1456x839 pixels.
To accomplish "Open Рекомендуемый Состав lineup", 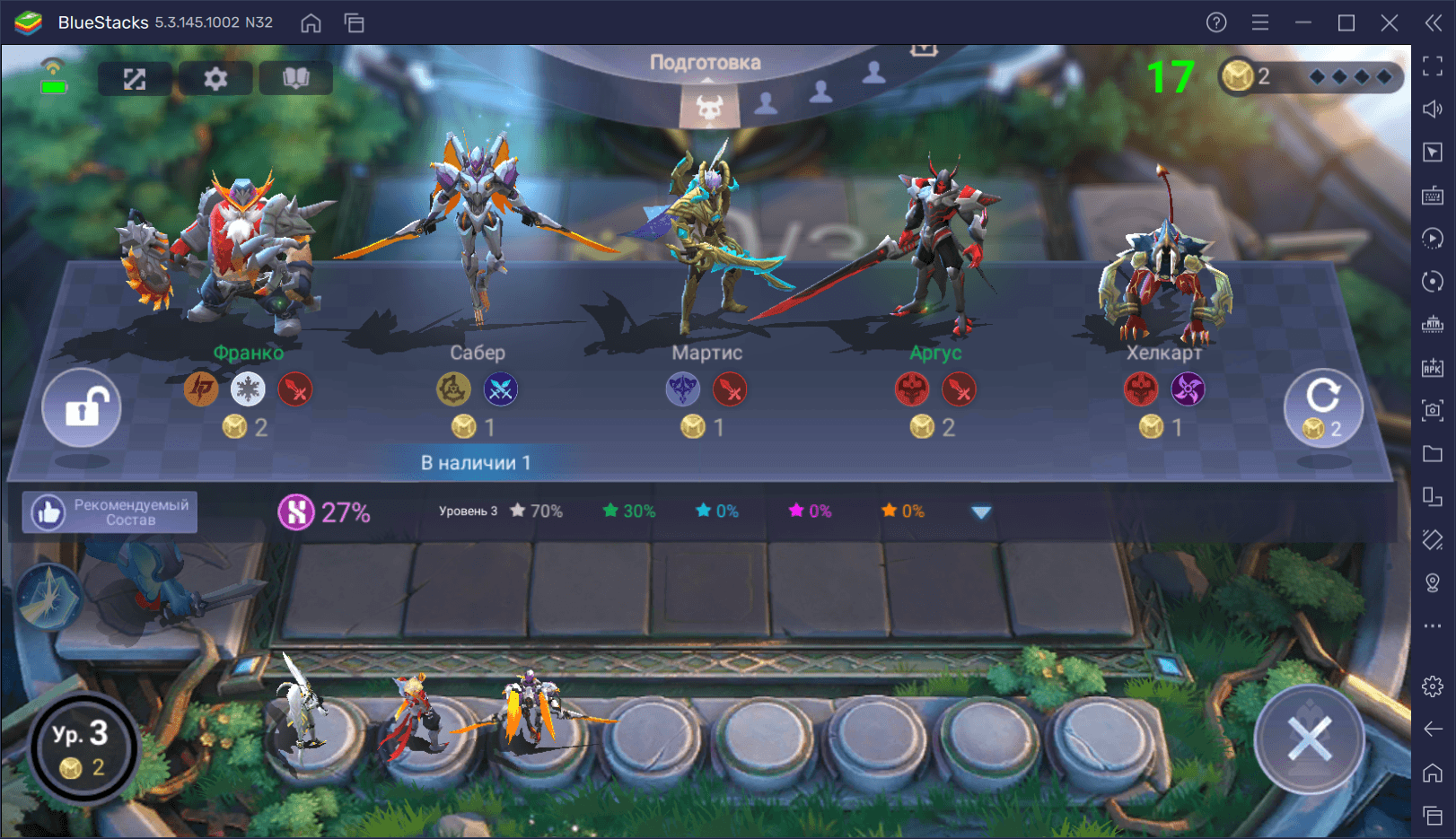I will (x=110, y=512).
